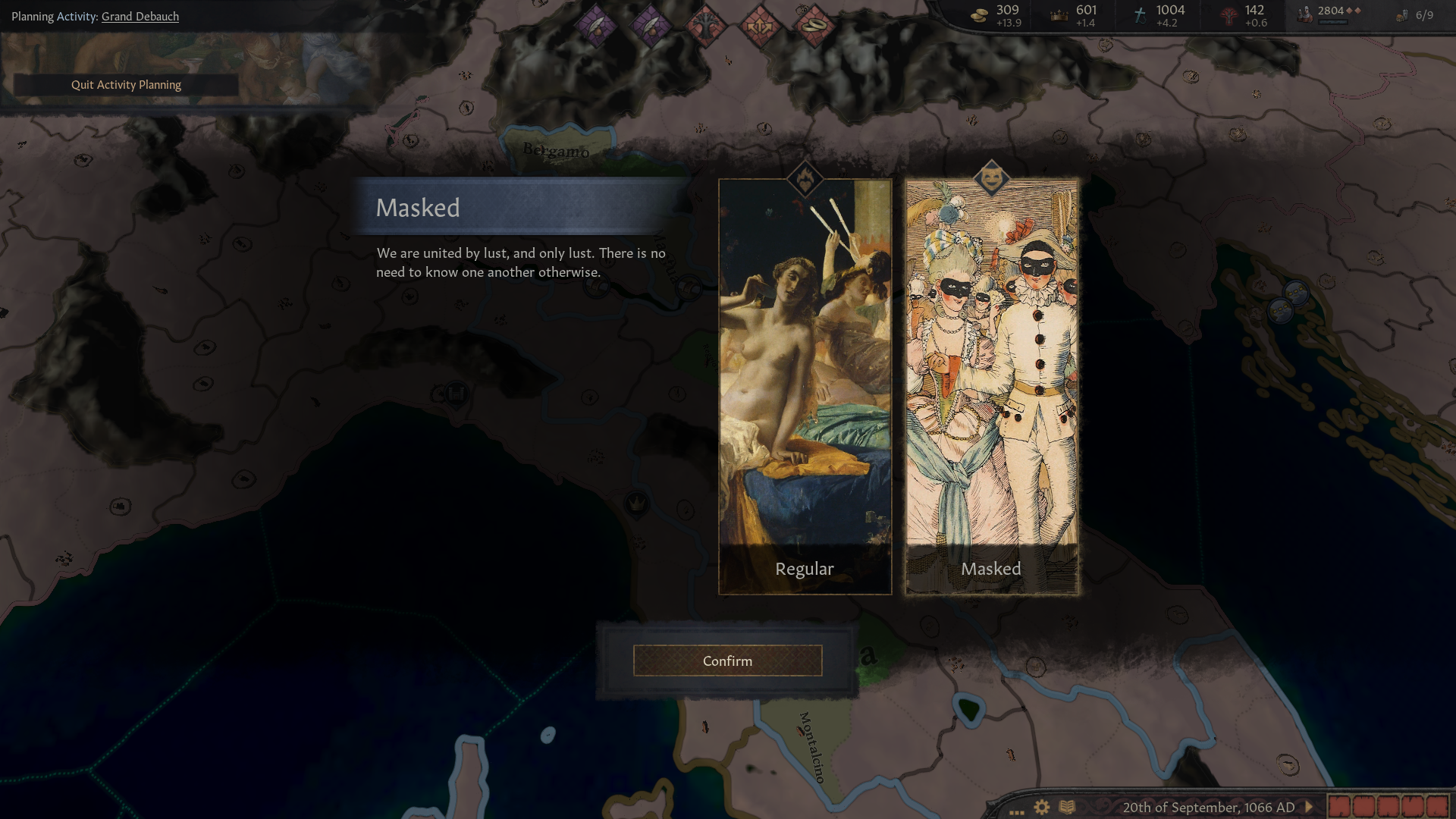Open the encyclopedia book icon
The height and width of the screenshot is (819, 1456).
[x=1067, y=807]
